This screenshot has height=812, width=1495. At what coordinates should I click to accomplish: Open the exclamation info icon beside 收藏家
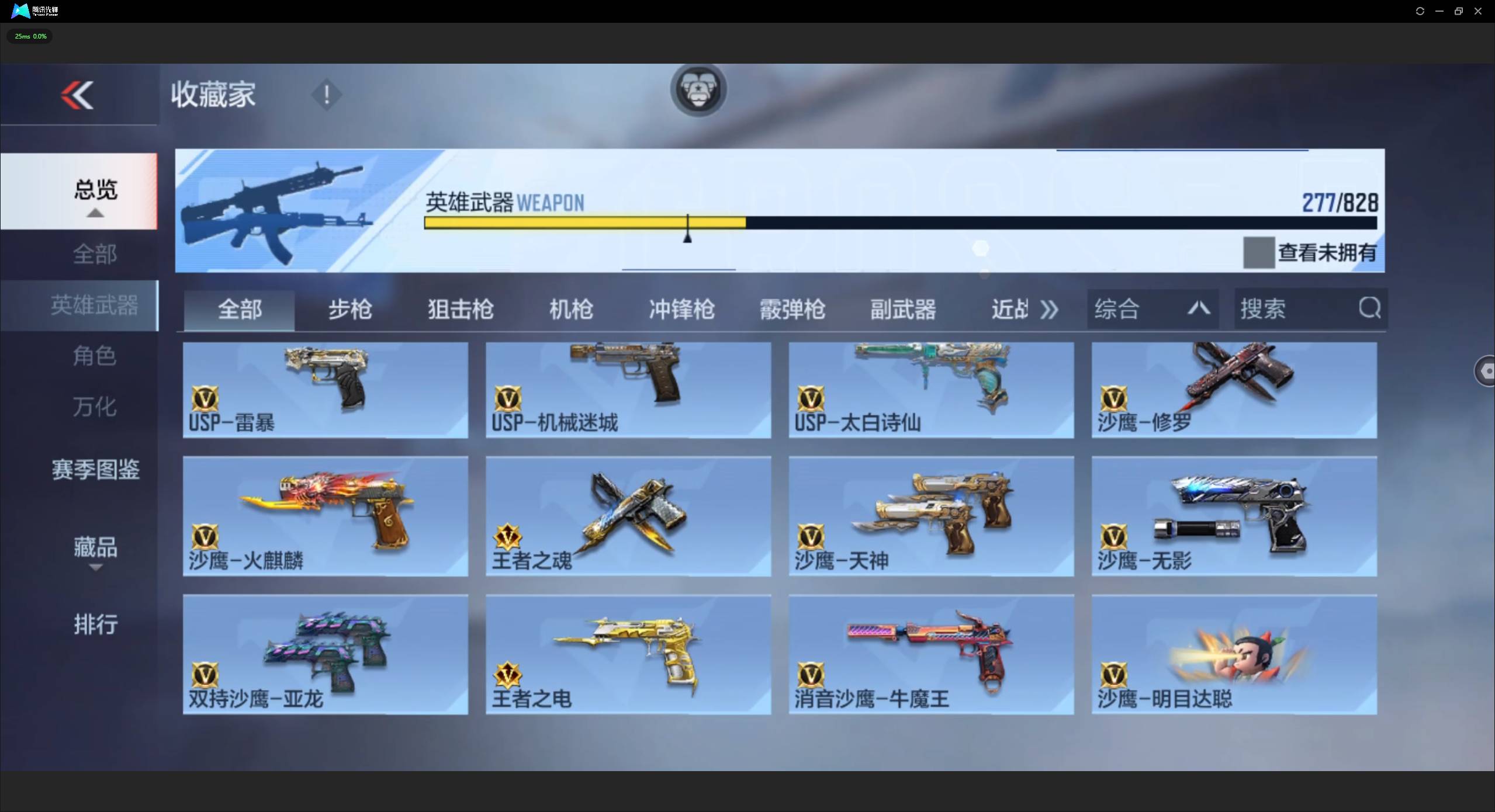tap(326, 95)
